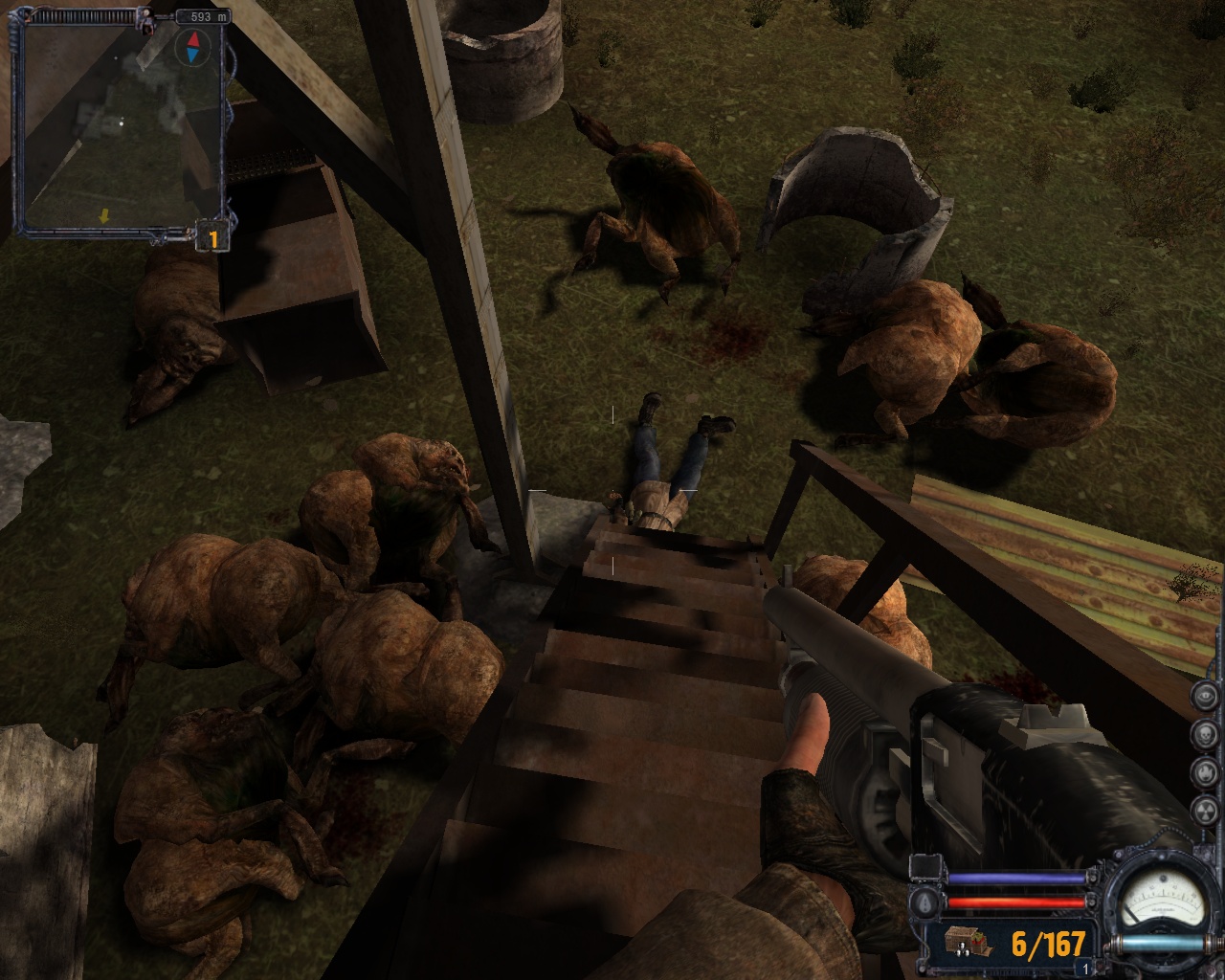Click the drop icon beside the red bar
1225x980 pixels.
924,902
